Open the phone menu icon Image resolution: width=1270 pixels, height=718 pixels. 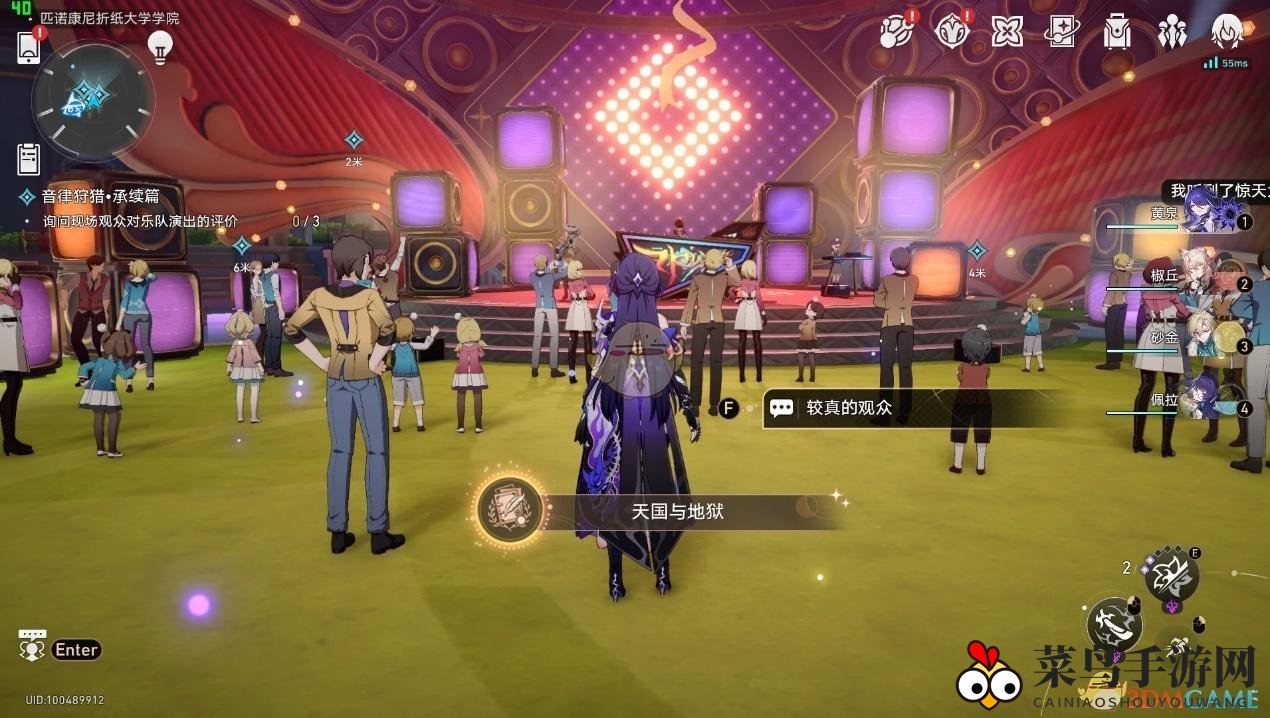point(28,46)
